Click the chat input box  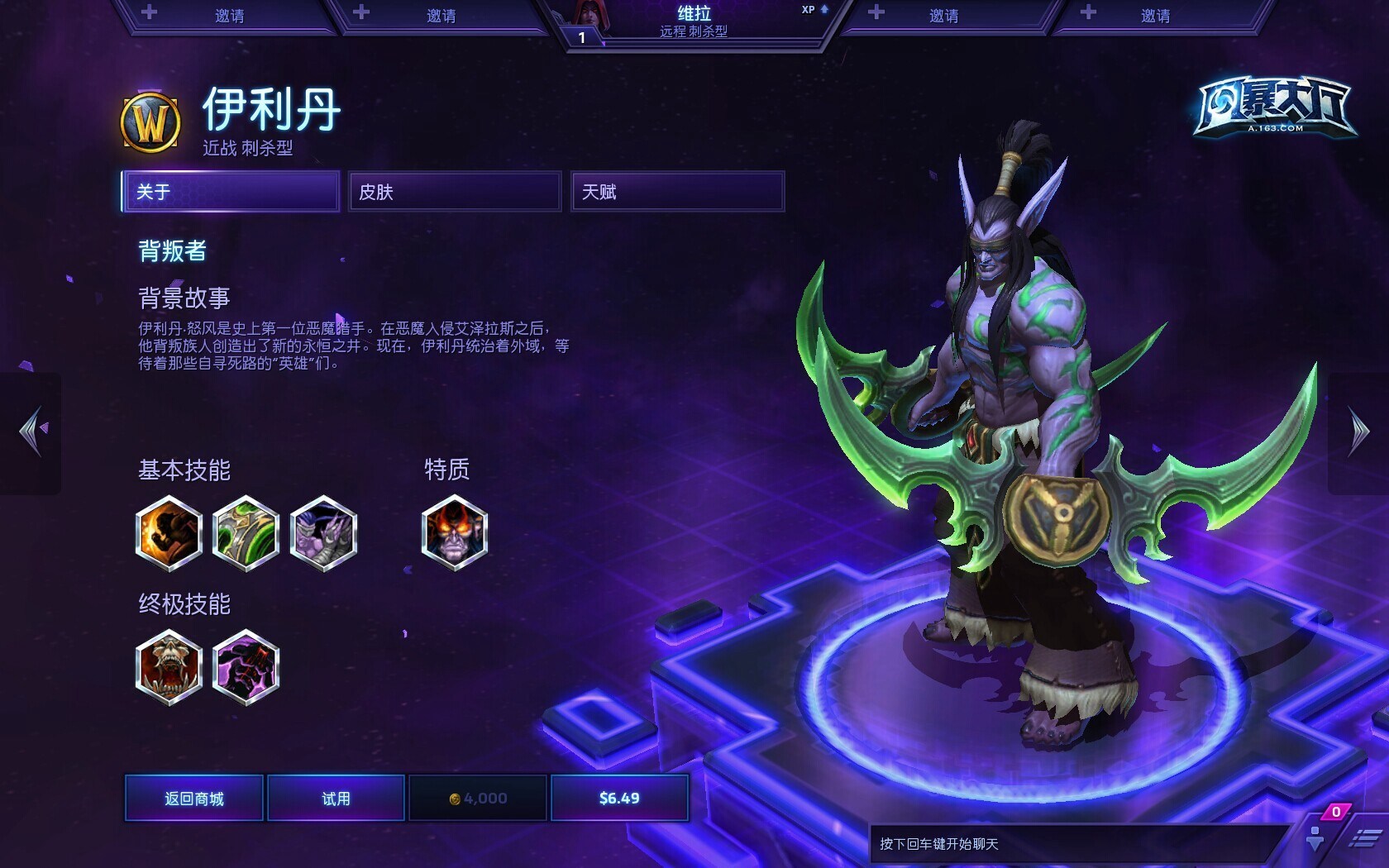[1075, 844]
